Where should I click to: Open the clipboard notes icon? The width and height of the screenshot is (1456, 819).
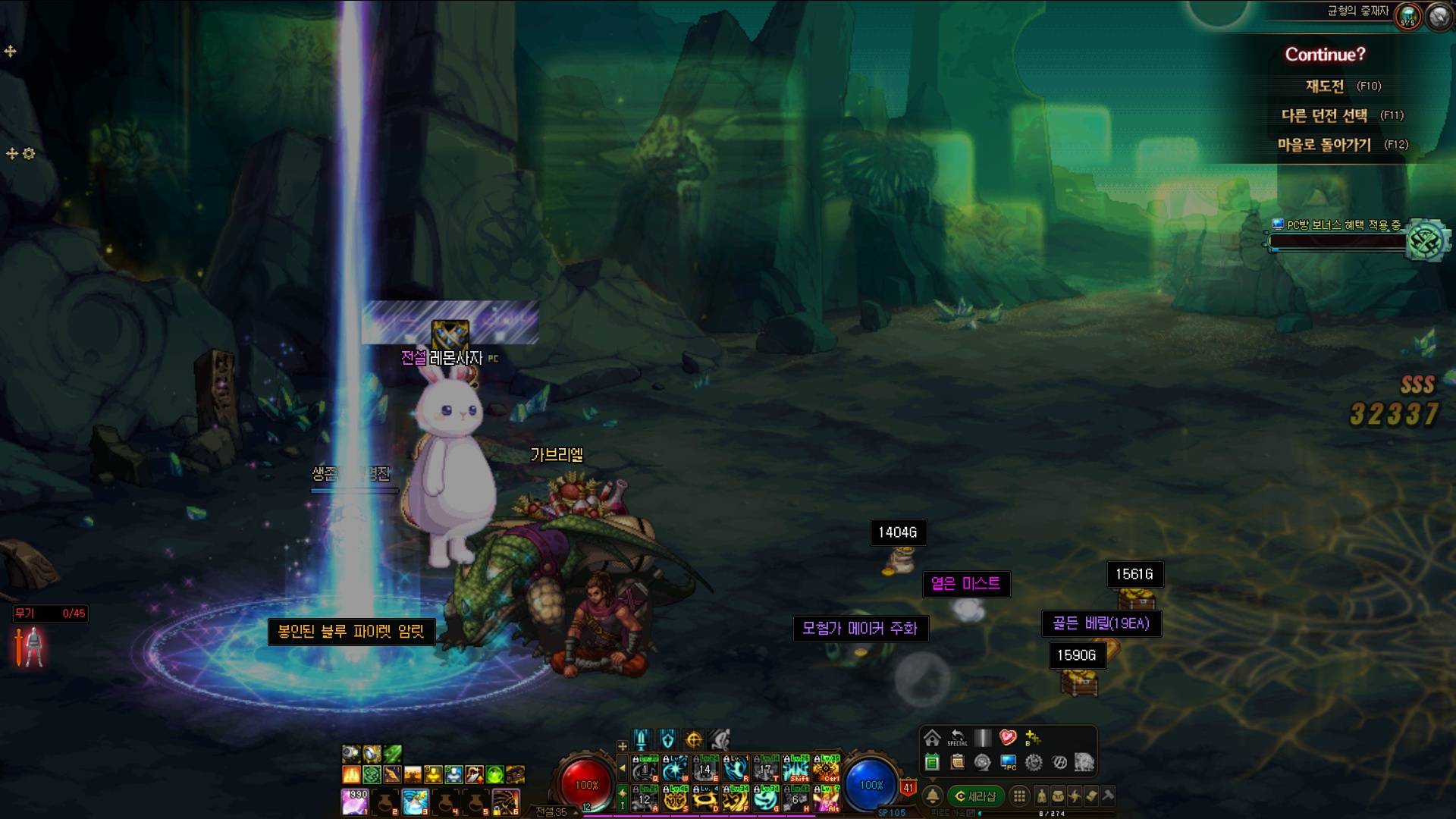pos(957,762)
